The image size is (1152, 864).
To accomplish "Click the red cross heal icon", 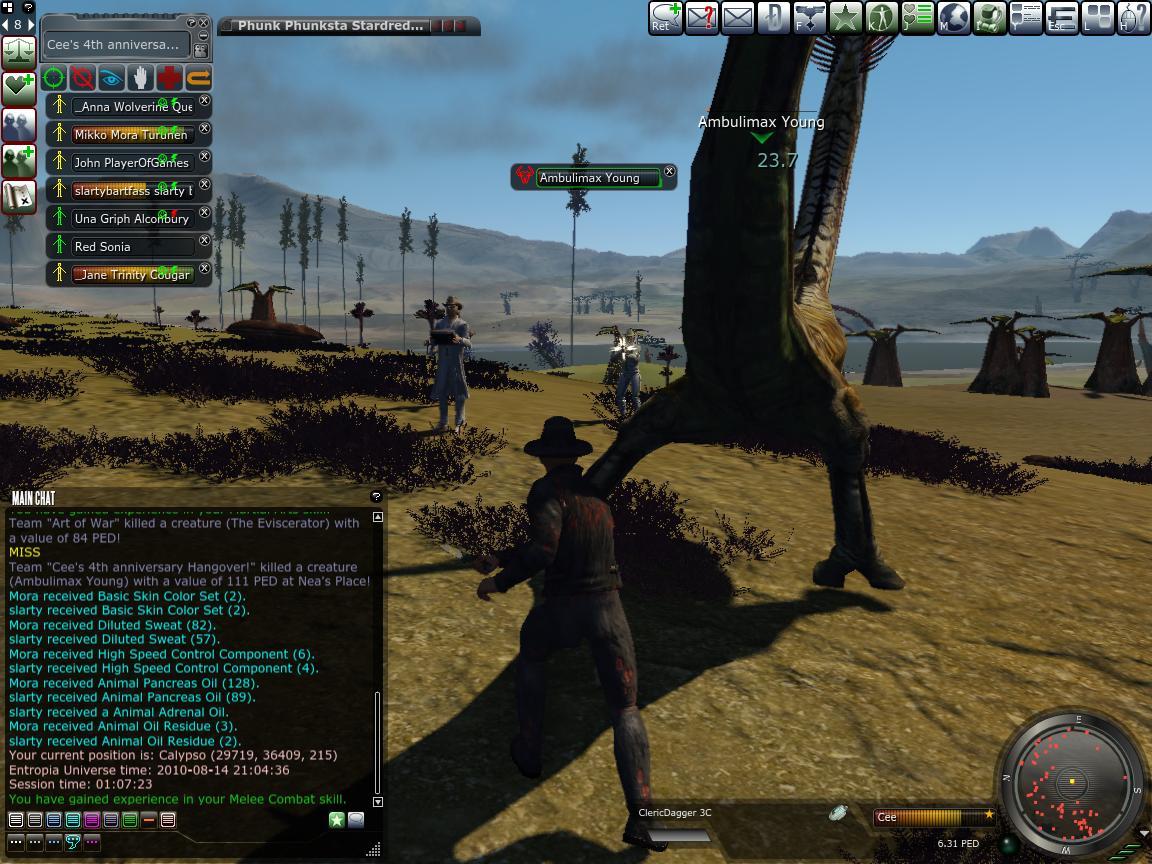I will pyautogui.click(x=169, y=77).
